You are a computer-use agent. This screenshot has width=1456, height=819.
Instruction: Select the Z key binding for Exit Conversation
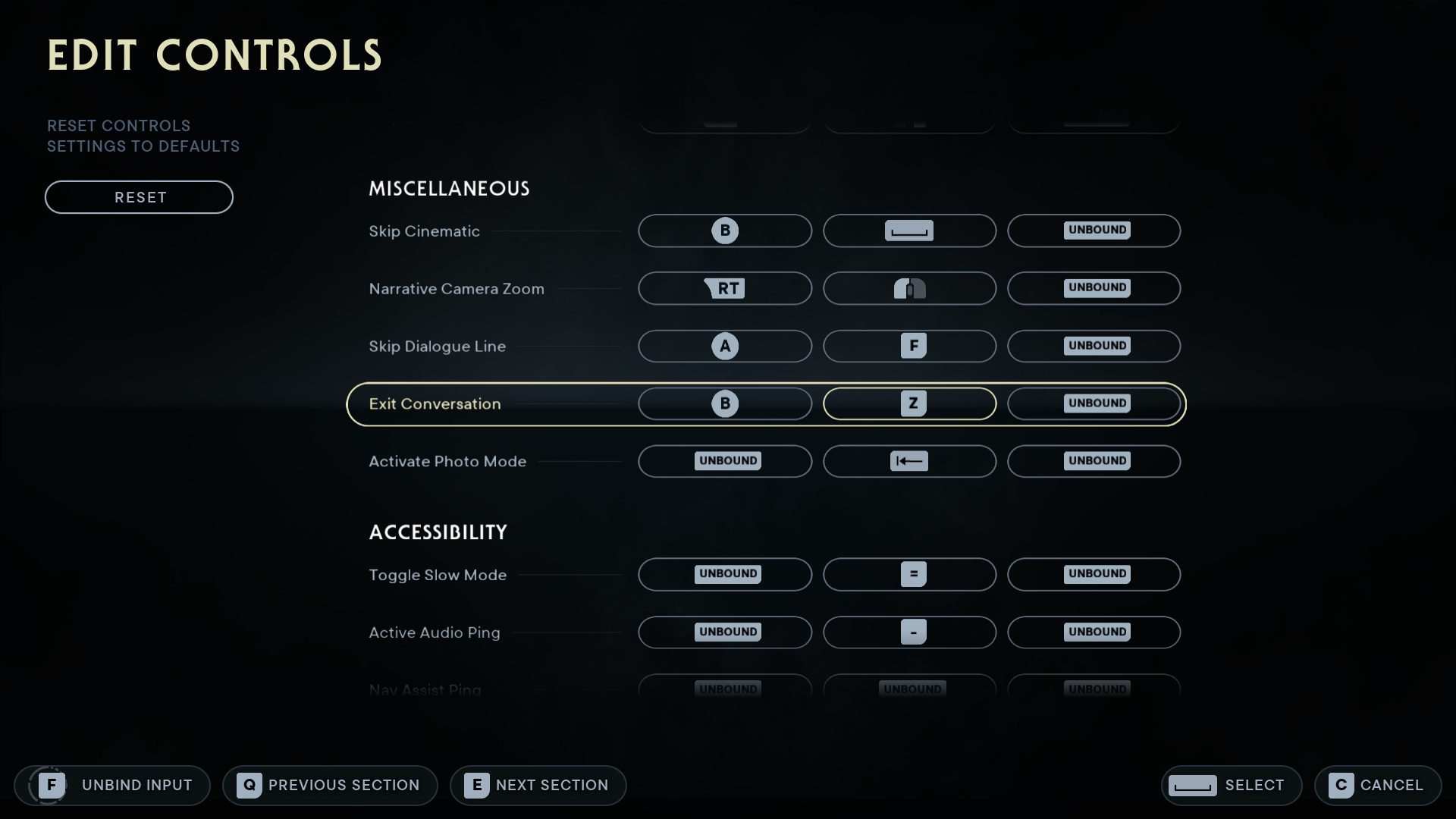tap(909, 403)
